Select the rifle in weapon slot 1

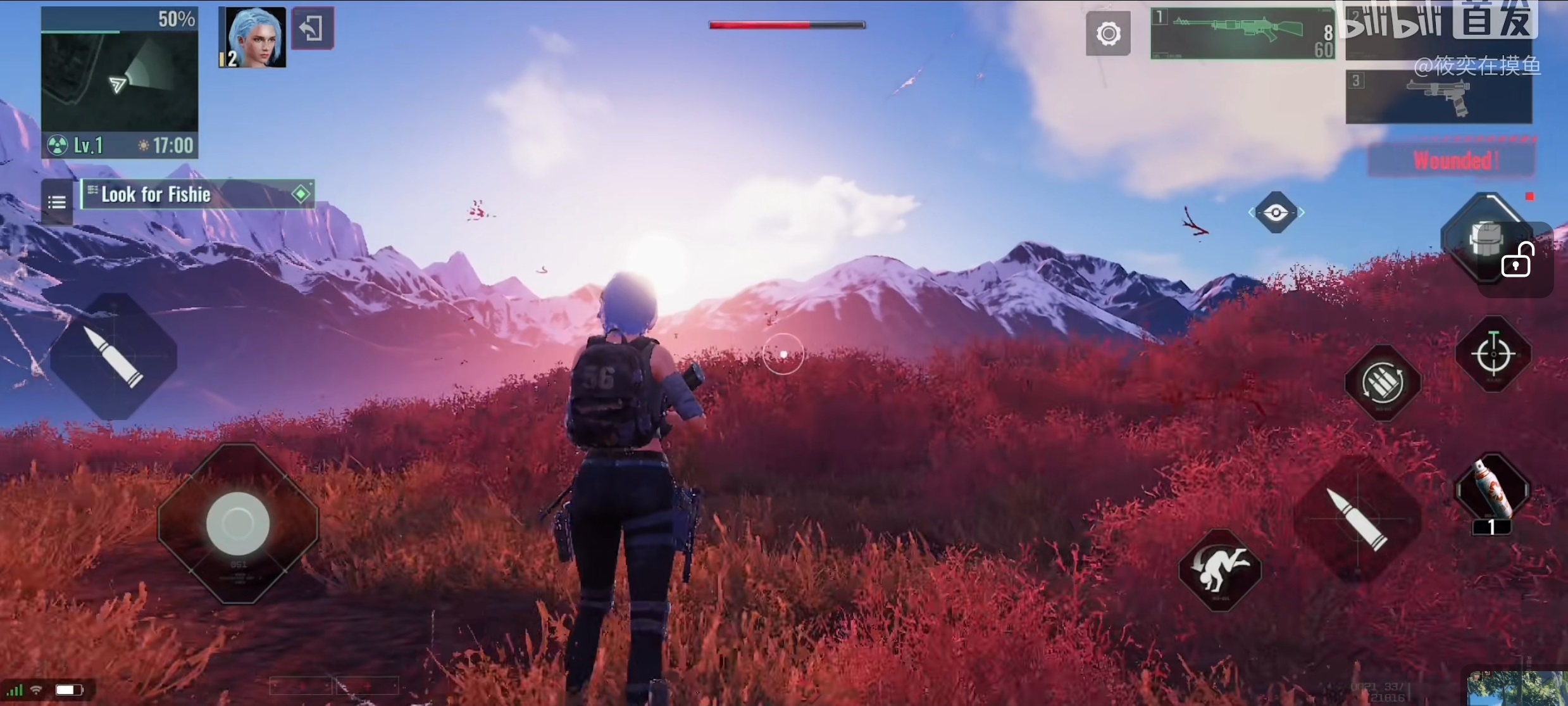pos(1241,34)
